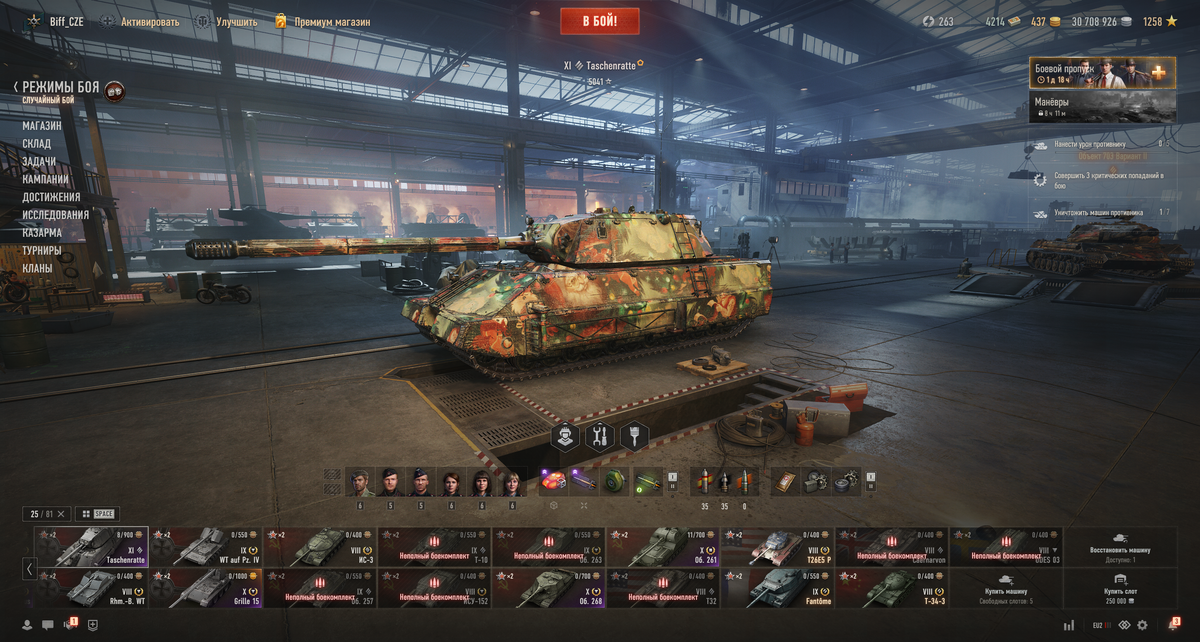Viewport: 1200px width, 642px height.
Task: Open the Боевой пропуск banner
Action: pyautogui.click(x=1102, y=73)
